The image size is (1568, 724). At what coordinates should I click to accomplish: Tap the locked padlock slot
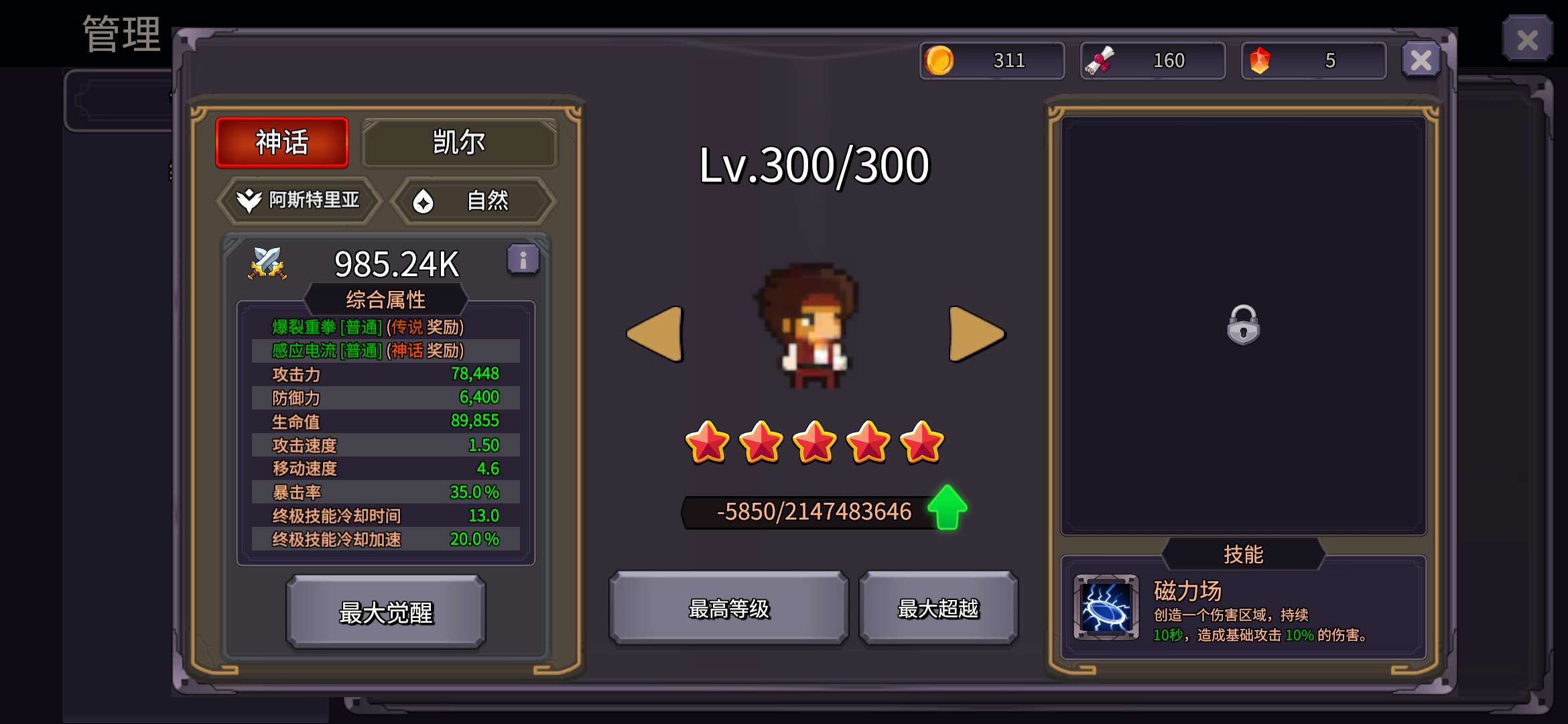tap(1243, 325)
